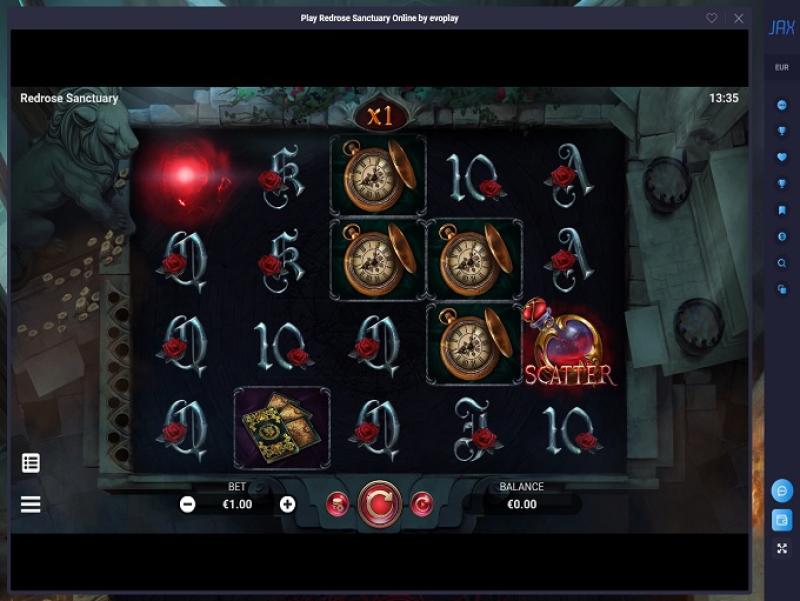
Task: Add the game to favorites with the heart
Action: [712, 18]
